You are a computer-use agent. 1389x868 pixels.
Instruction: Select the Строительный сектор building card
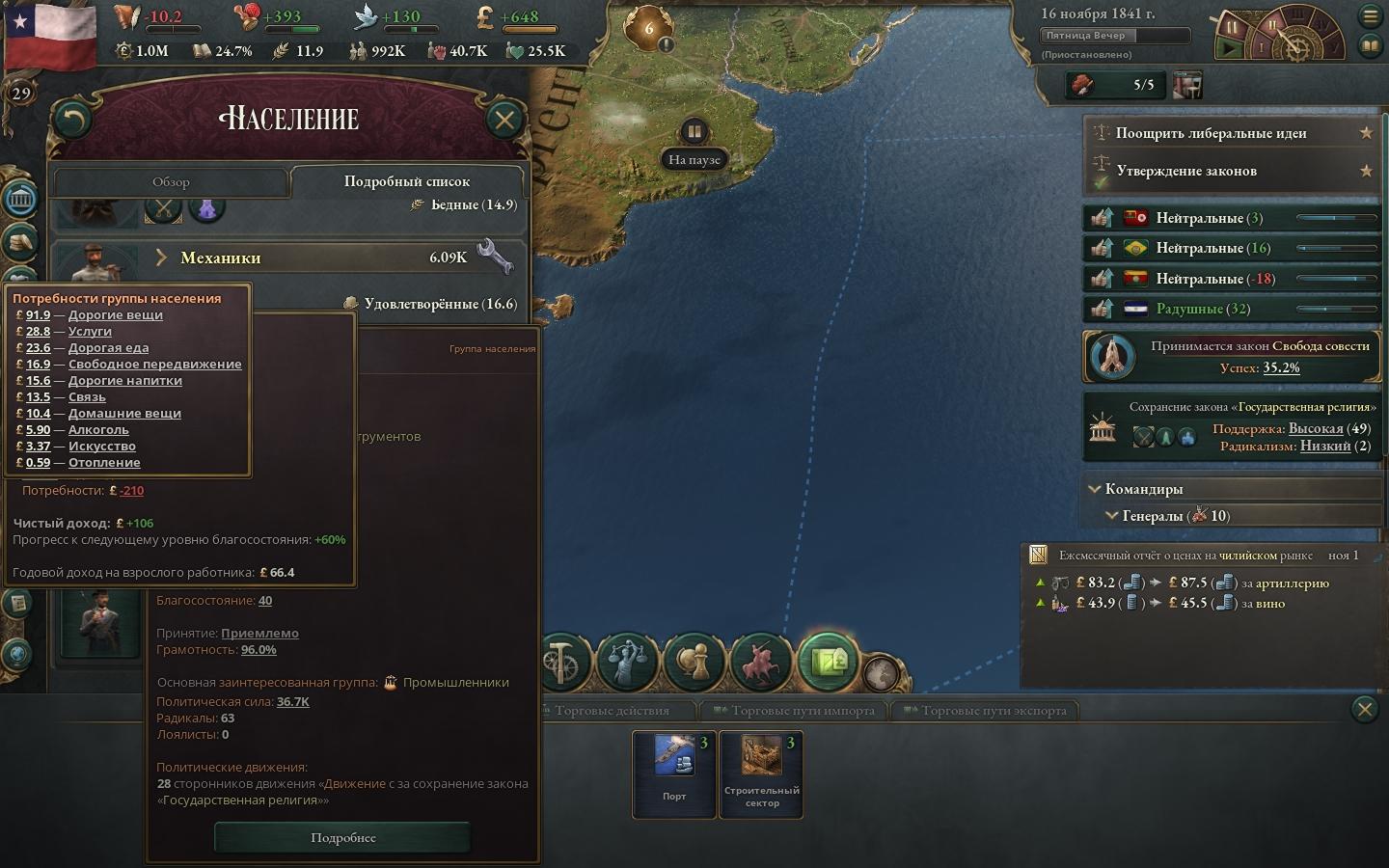761,773
